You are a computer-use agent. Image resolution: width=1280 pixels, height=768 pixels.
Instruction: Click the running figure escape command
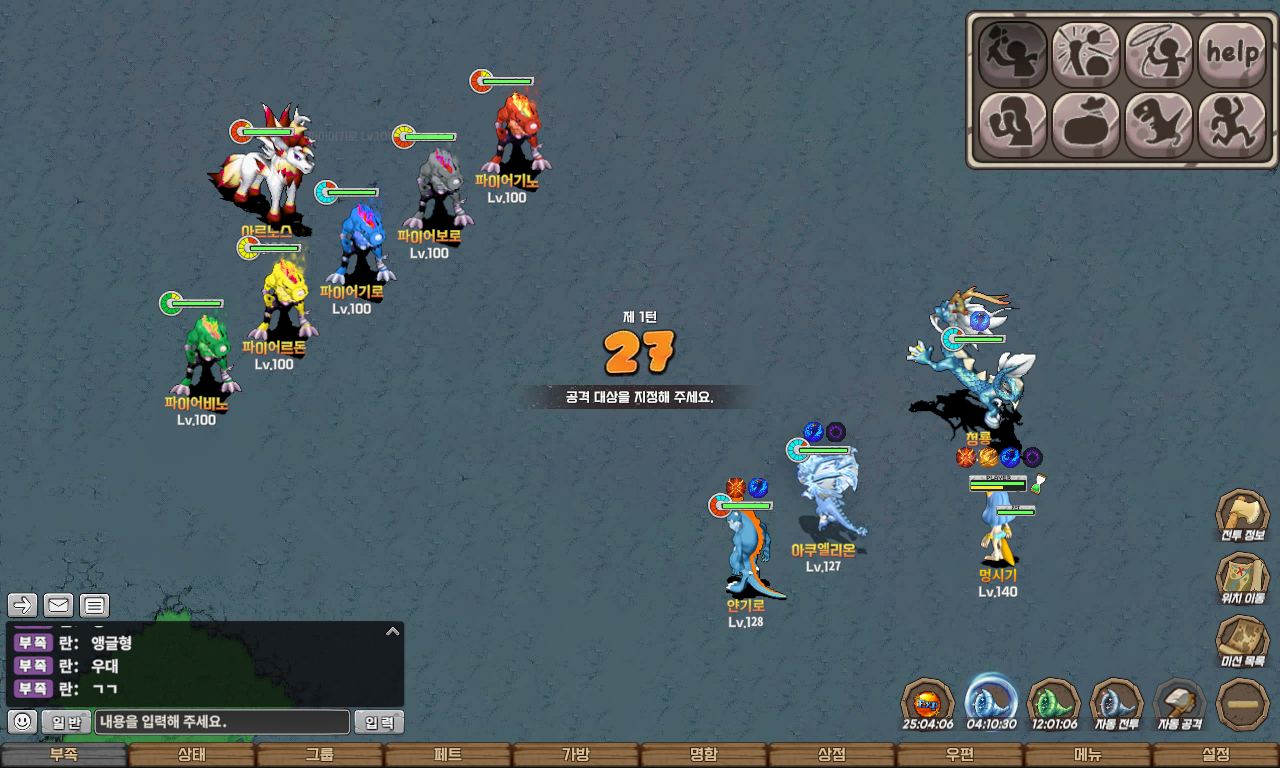tap(1232, 125)
